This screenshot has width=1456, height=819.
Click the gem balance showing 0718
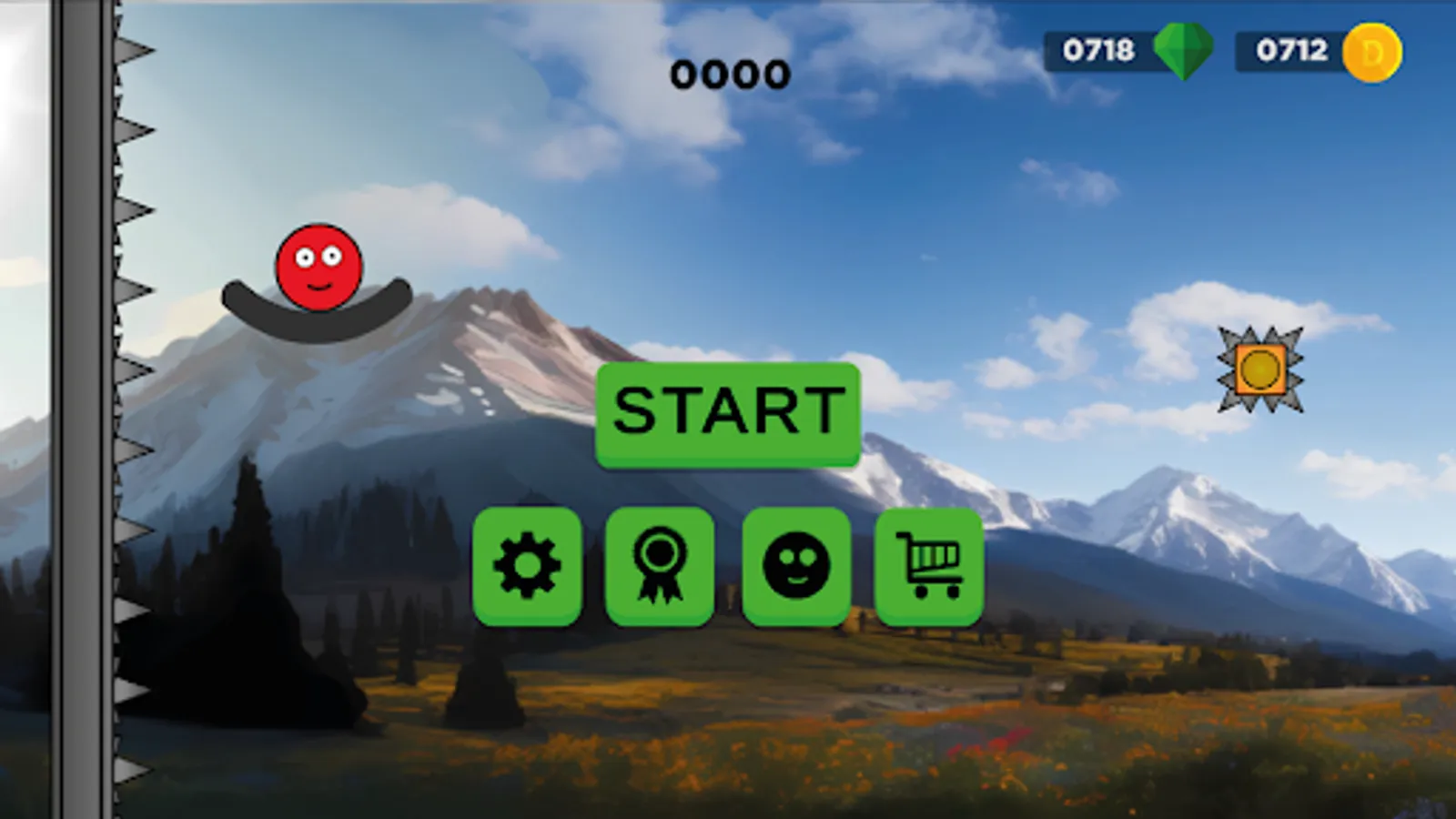point(1097,52)
